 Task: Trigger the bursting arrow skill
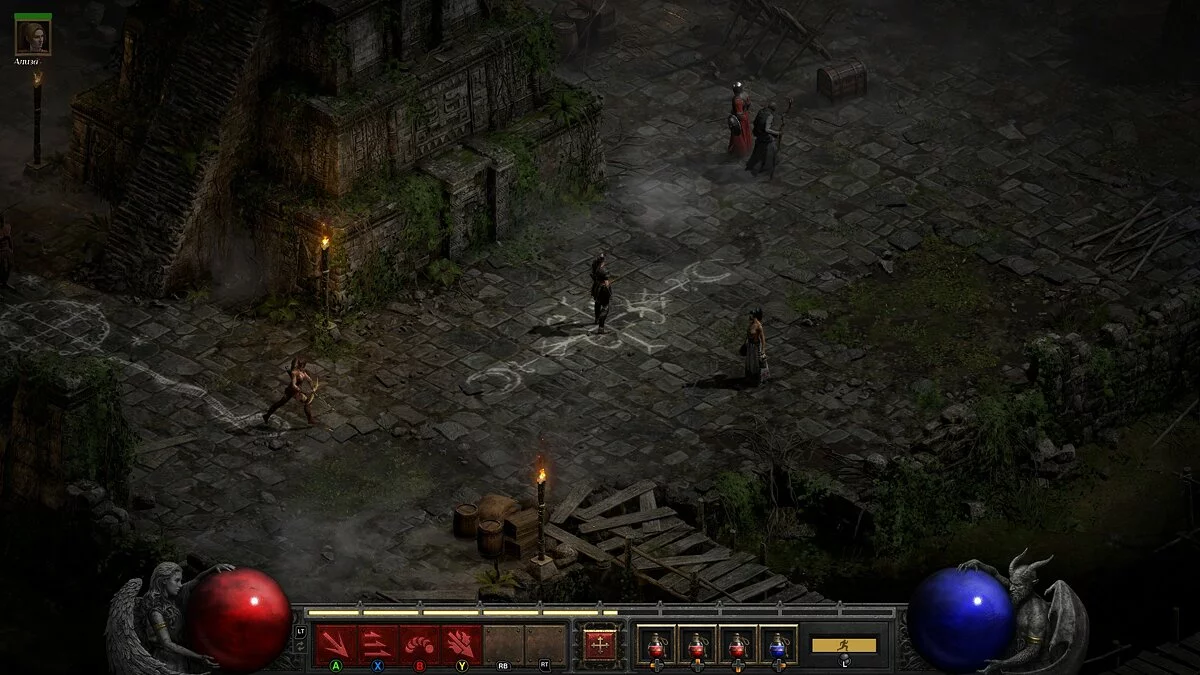pos(461,643)
